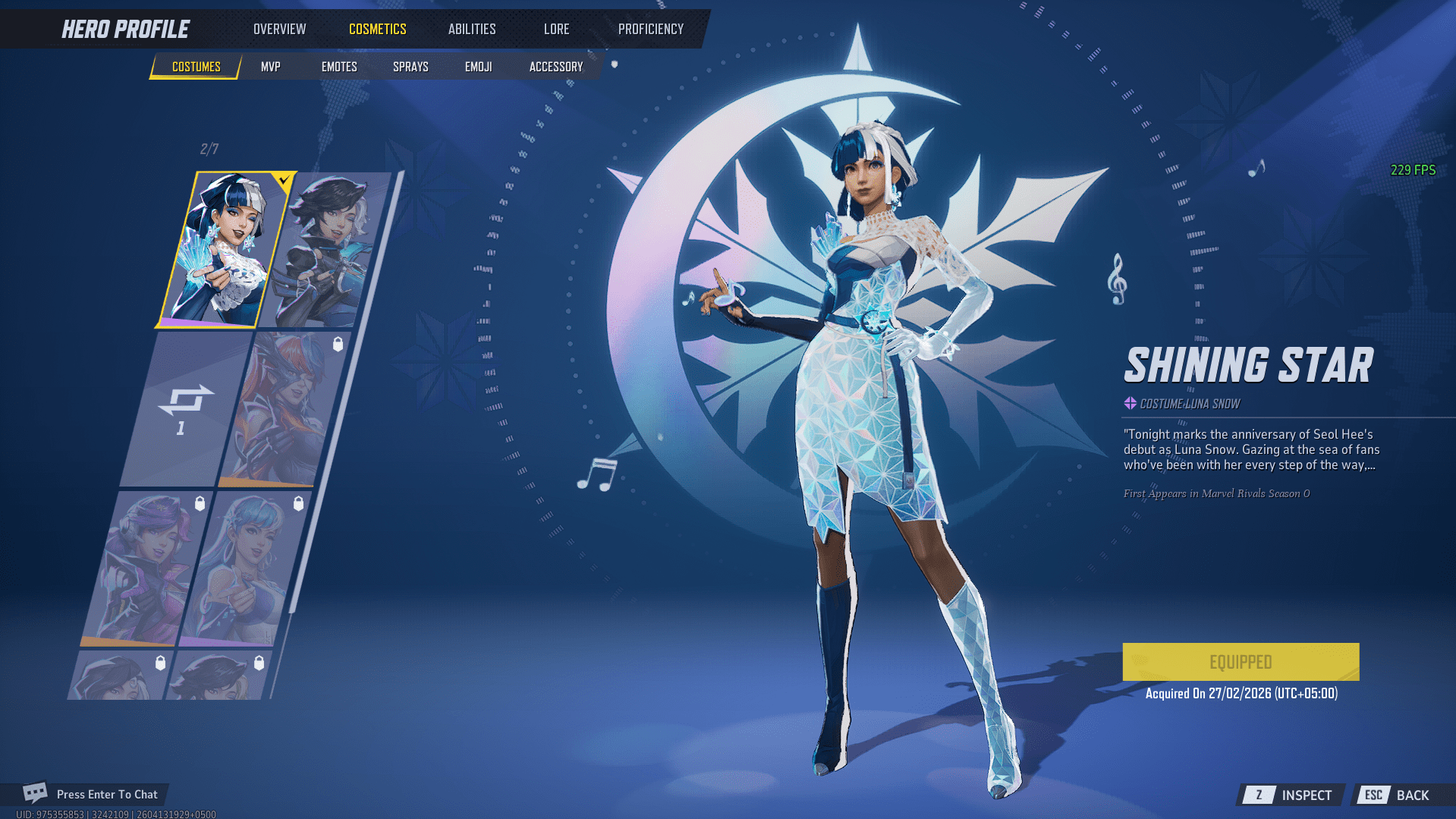Toggle the yellow checkmark on Shining Star costume
The width and height of the screenshot is (1456, 819).
click(283, 181)
